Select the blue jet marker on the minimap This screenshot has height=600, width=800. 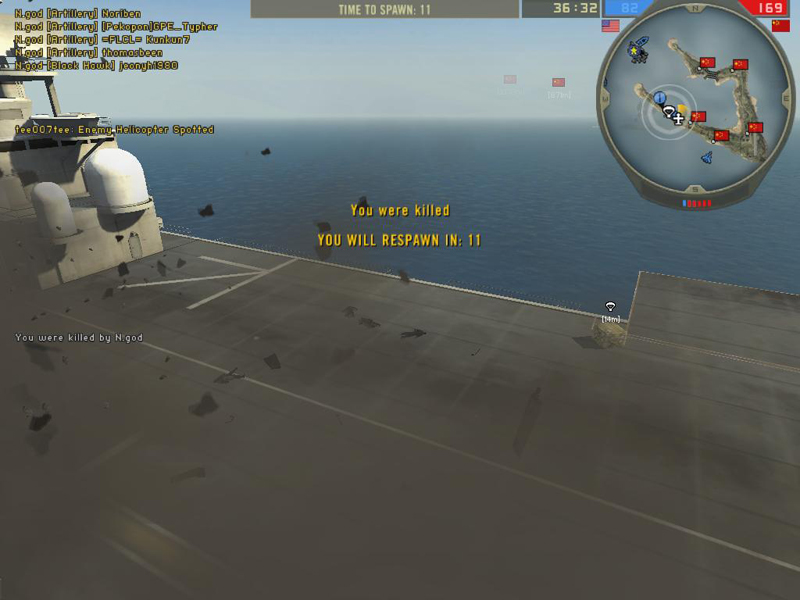coord(705,158)
